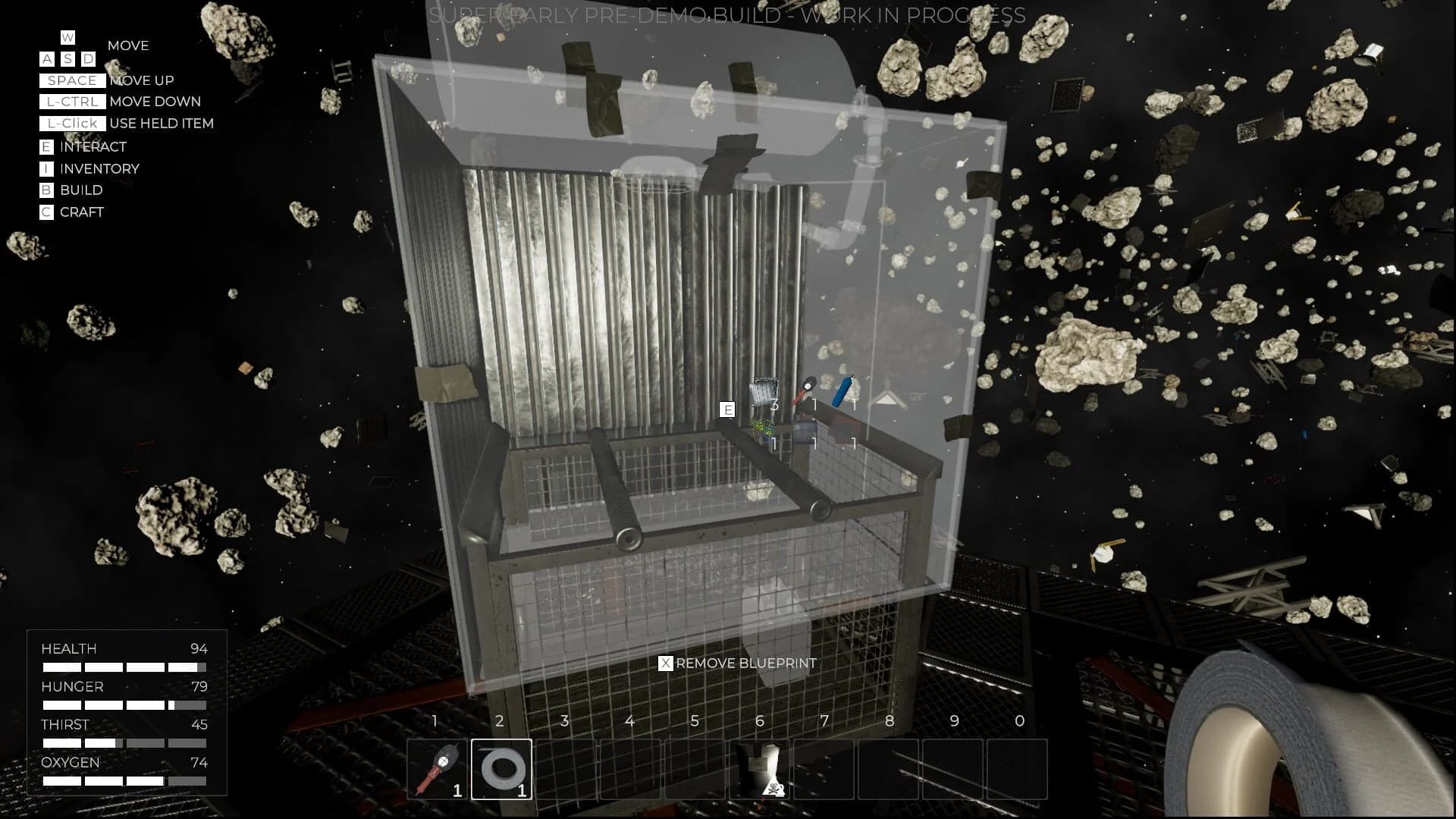Click the L-Click USE HELD ITEM key icon
Image resolution: width=1456 pixels, height=819 pixels.
[x=72, y=123]
